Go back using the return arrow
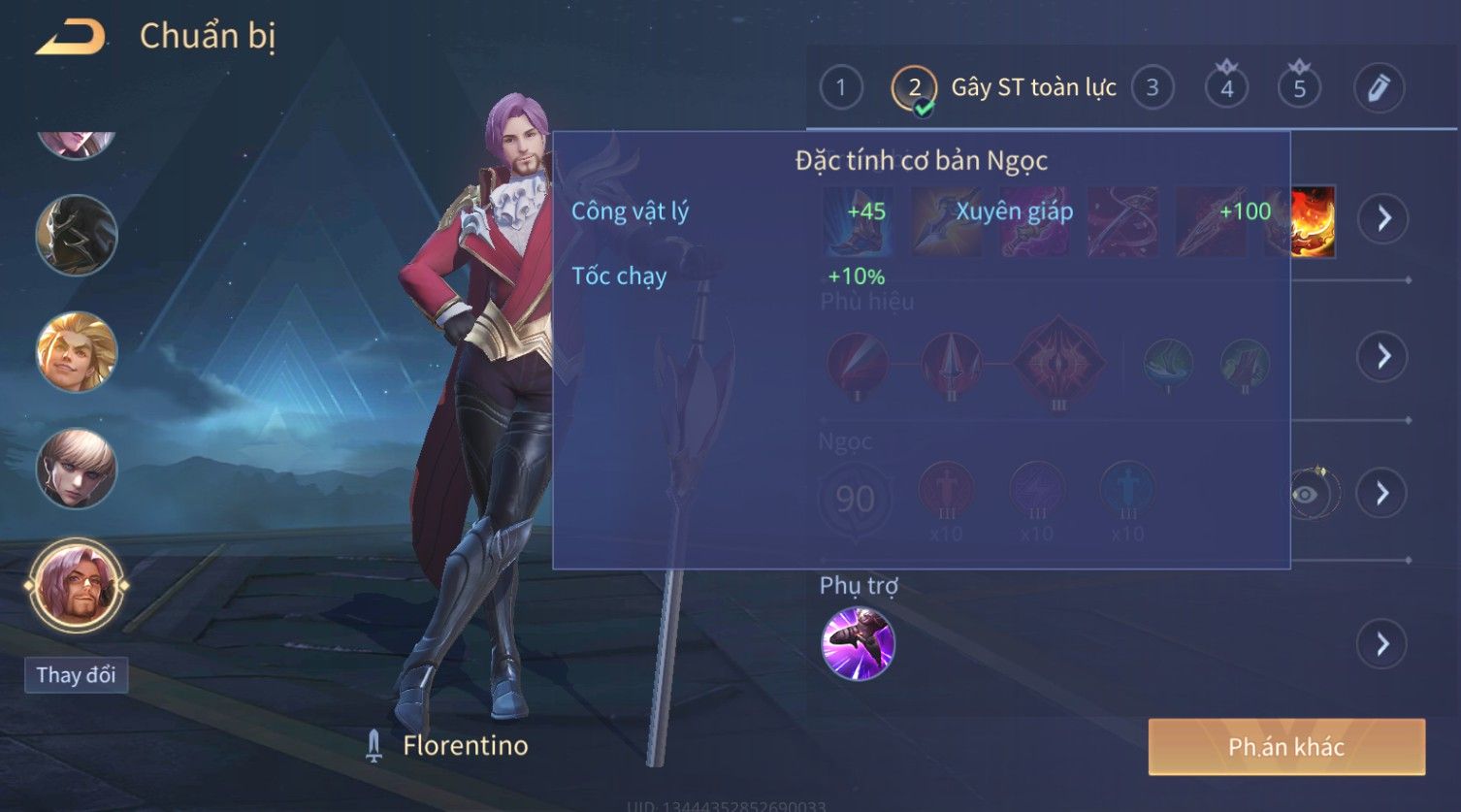This screenshot has height=812, width=1461. tap(71, 38)
